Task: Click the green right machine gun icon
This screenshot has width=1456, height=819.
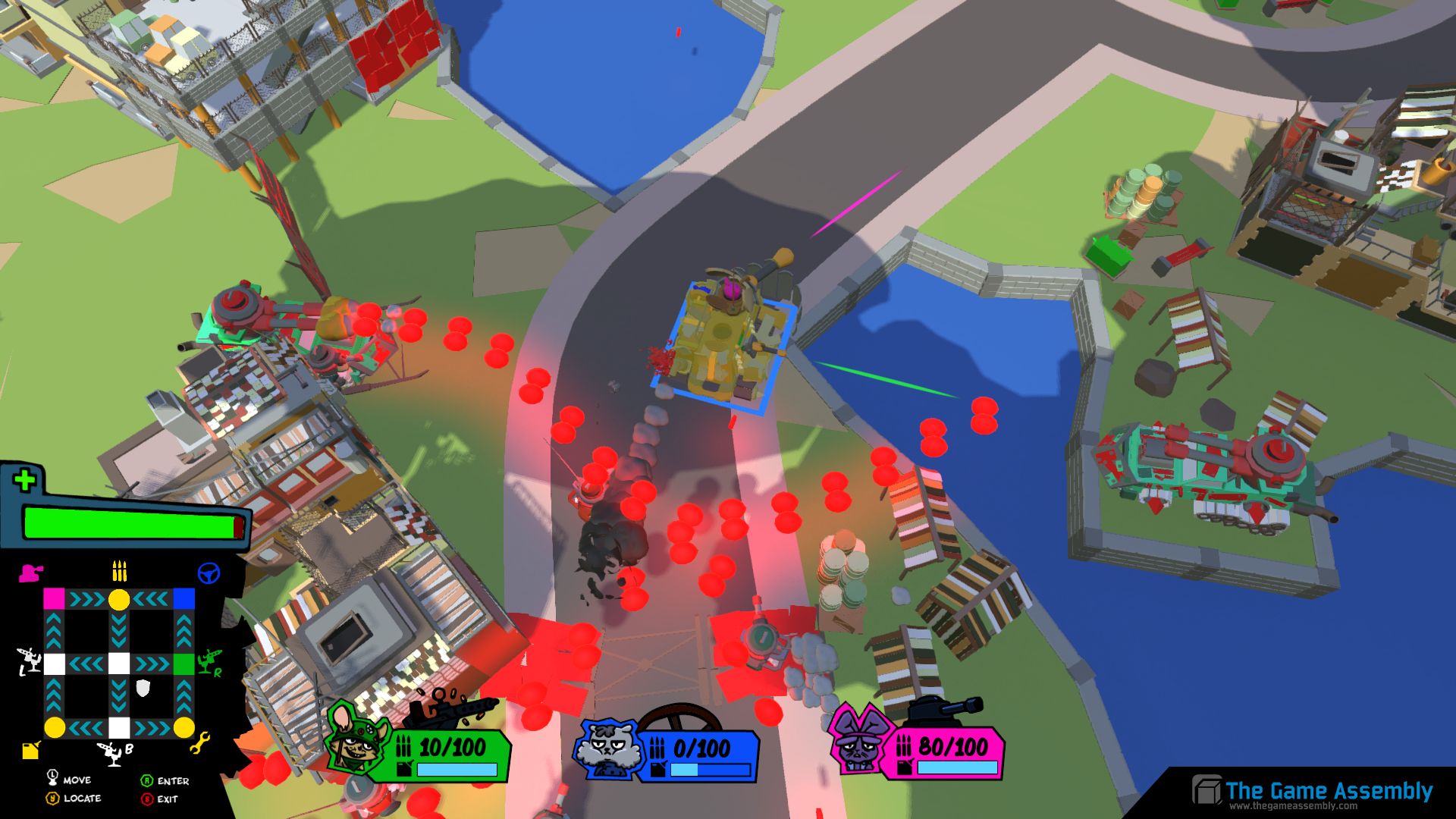Action: (x=209, y=661)
